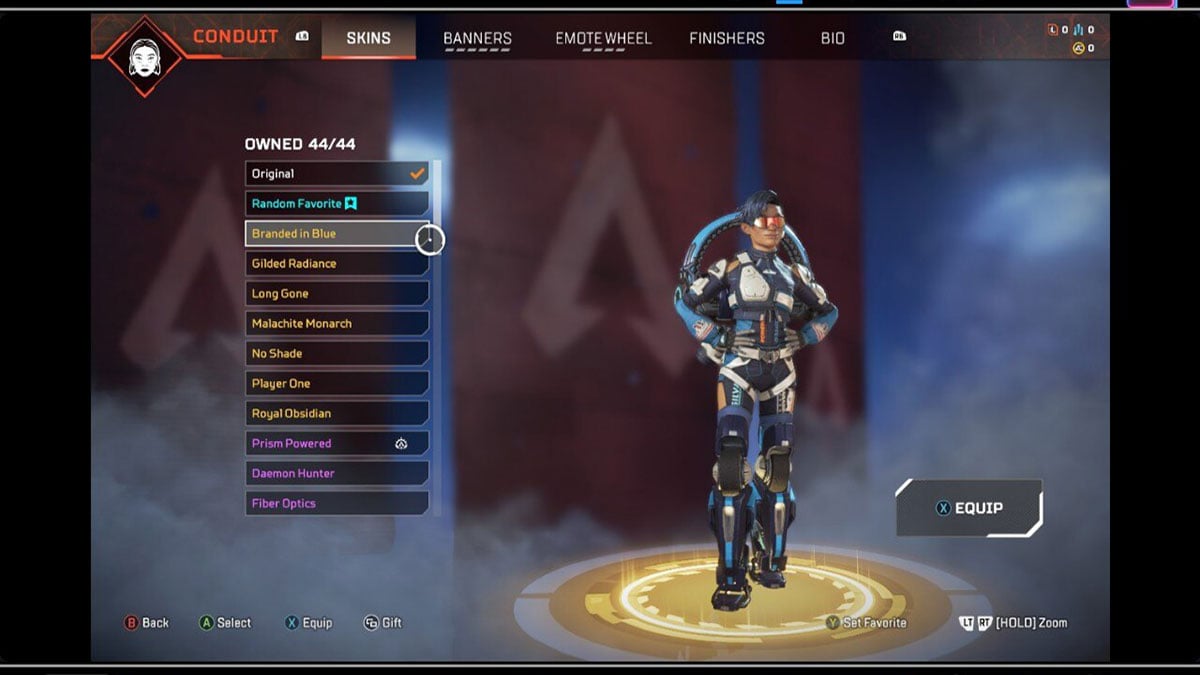
Task: Go to the Finishers tab
Action: tap(727, 38)
